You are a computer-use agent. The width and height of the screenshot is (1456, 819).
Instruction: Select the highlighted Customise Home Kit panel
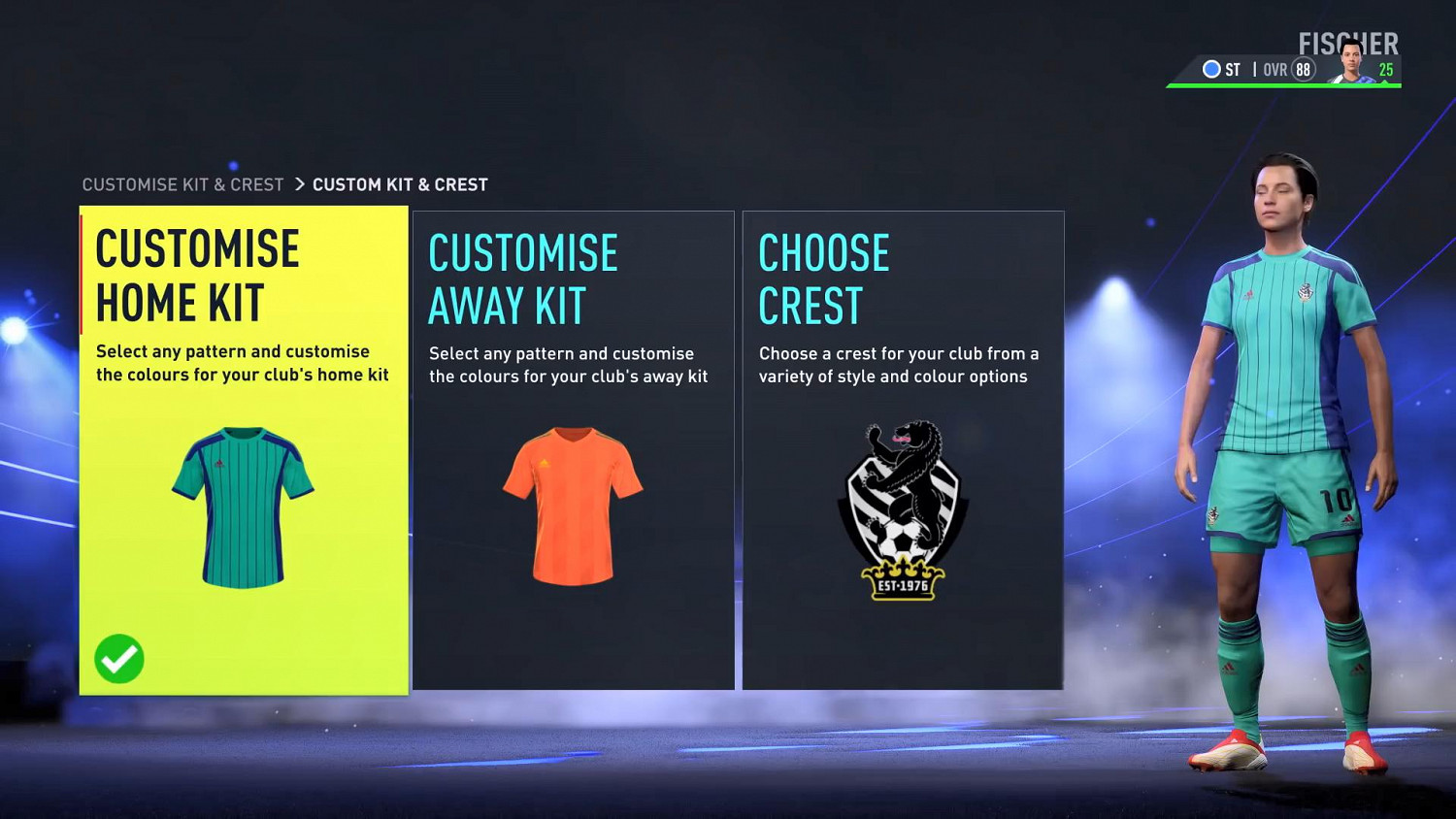point(244,449)
